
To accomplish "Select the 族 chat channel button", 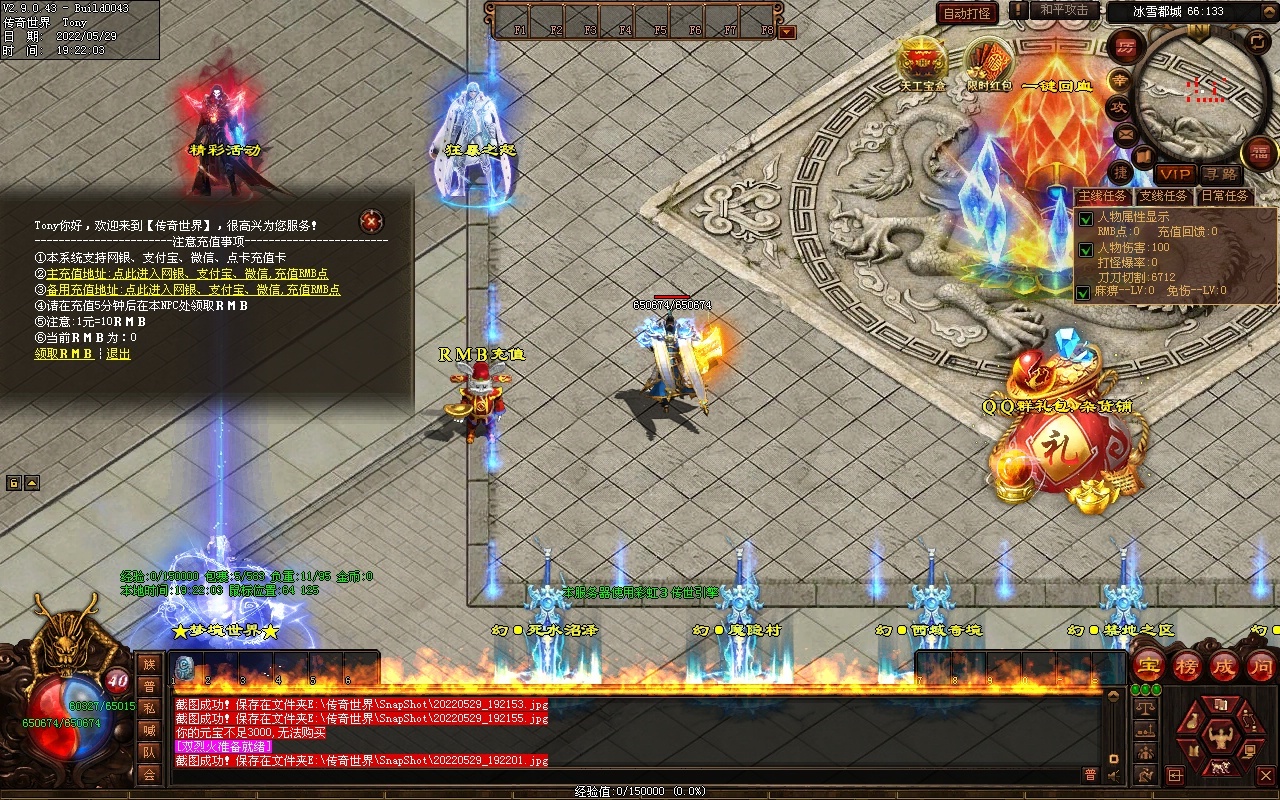I will point(149,664).
